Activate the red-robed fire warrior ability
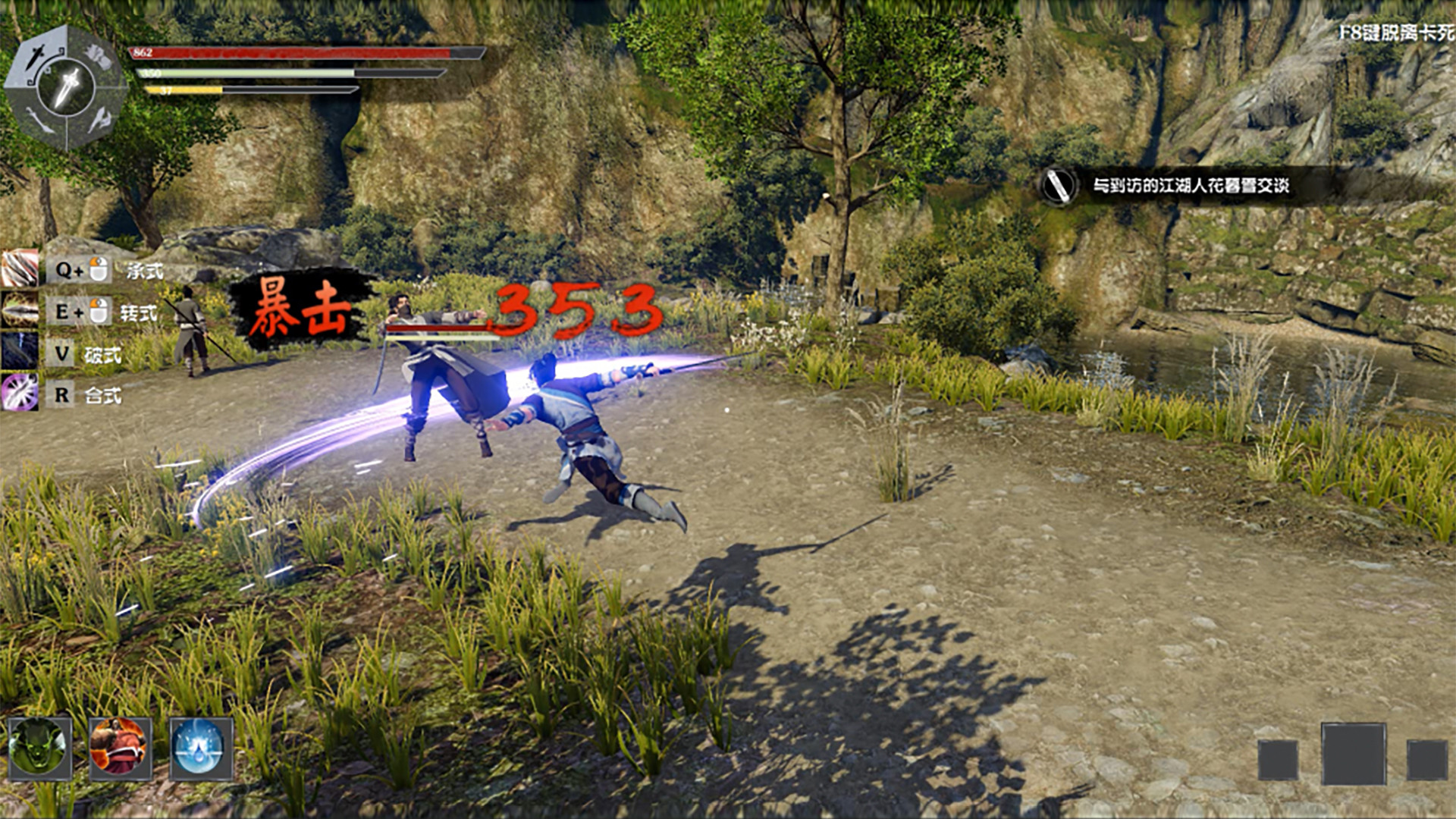Screen dimensions: 1456x819 pos(120,748)
